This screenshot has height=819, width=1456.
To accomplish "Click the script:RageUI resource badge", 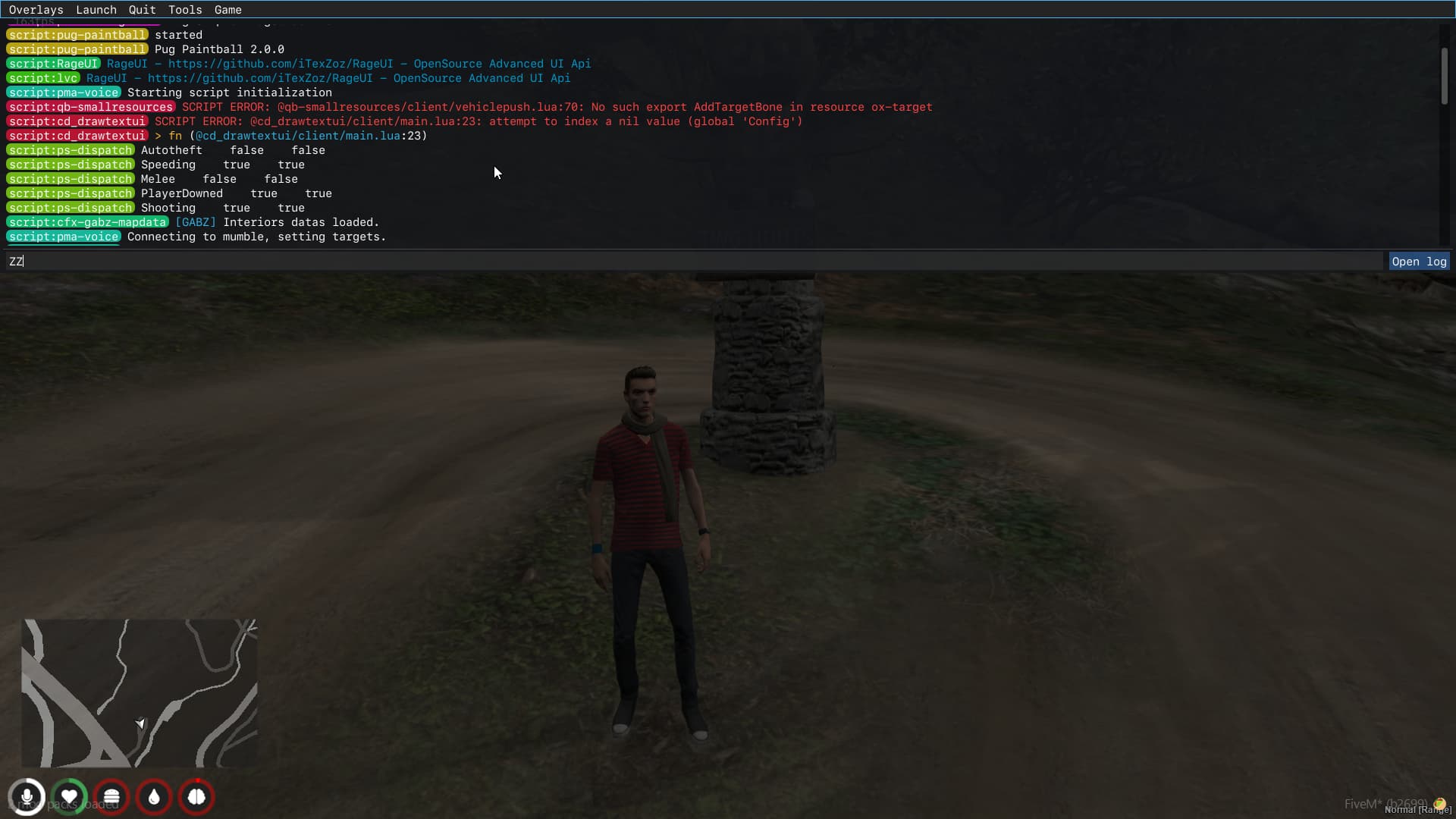I will click(52, 64).
